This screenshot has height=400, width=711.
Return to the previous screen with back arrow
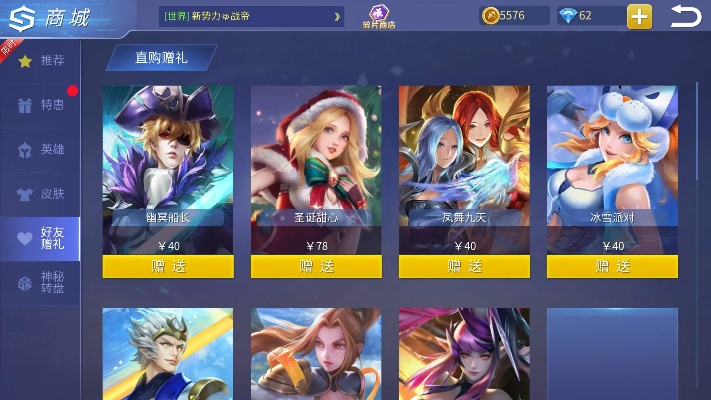point(686,16)
